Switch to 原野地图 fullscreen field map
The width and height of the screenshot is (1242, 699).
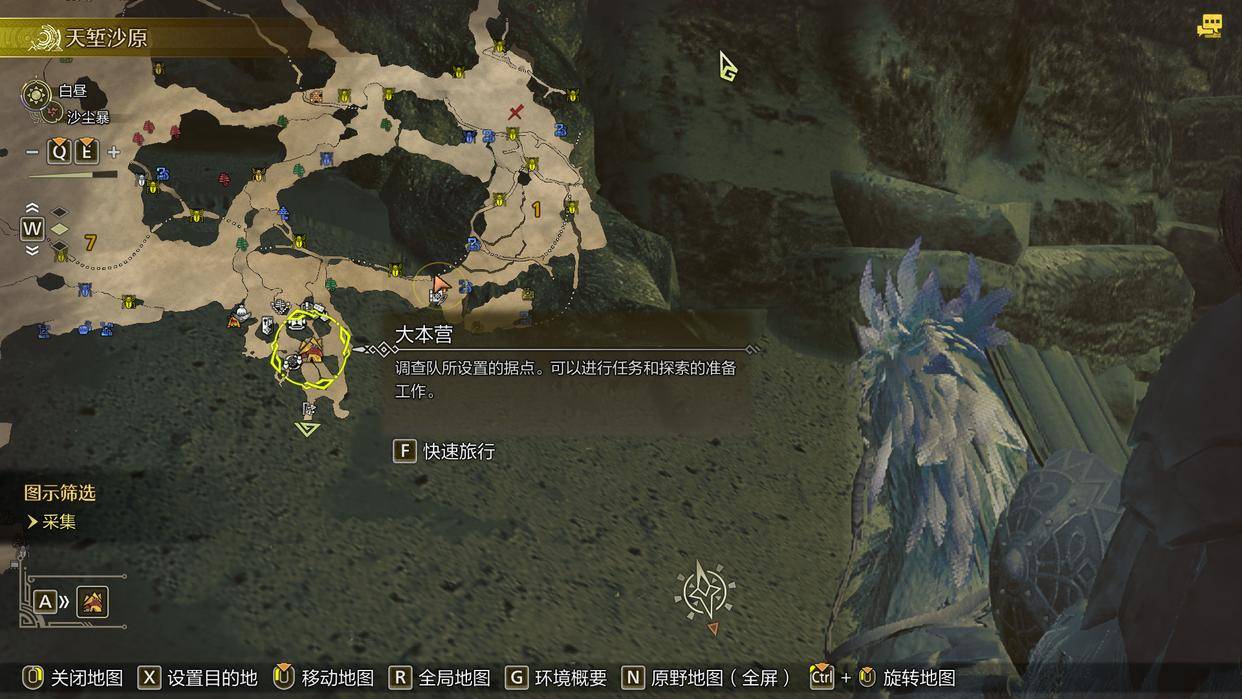pos(705,677)
